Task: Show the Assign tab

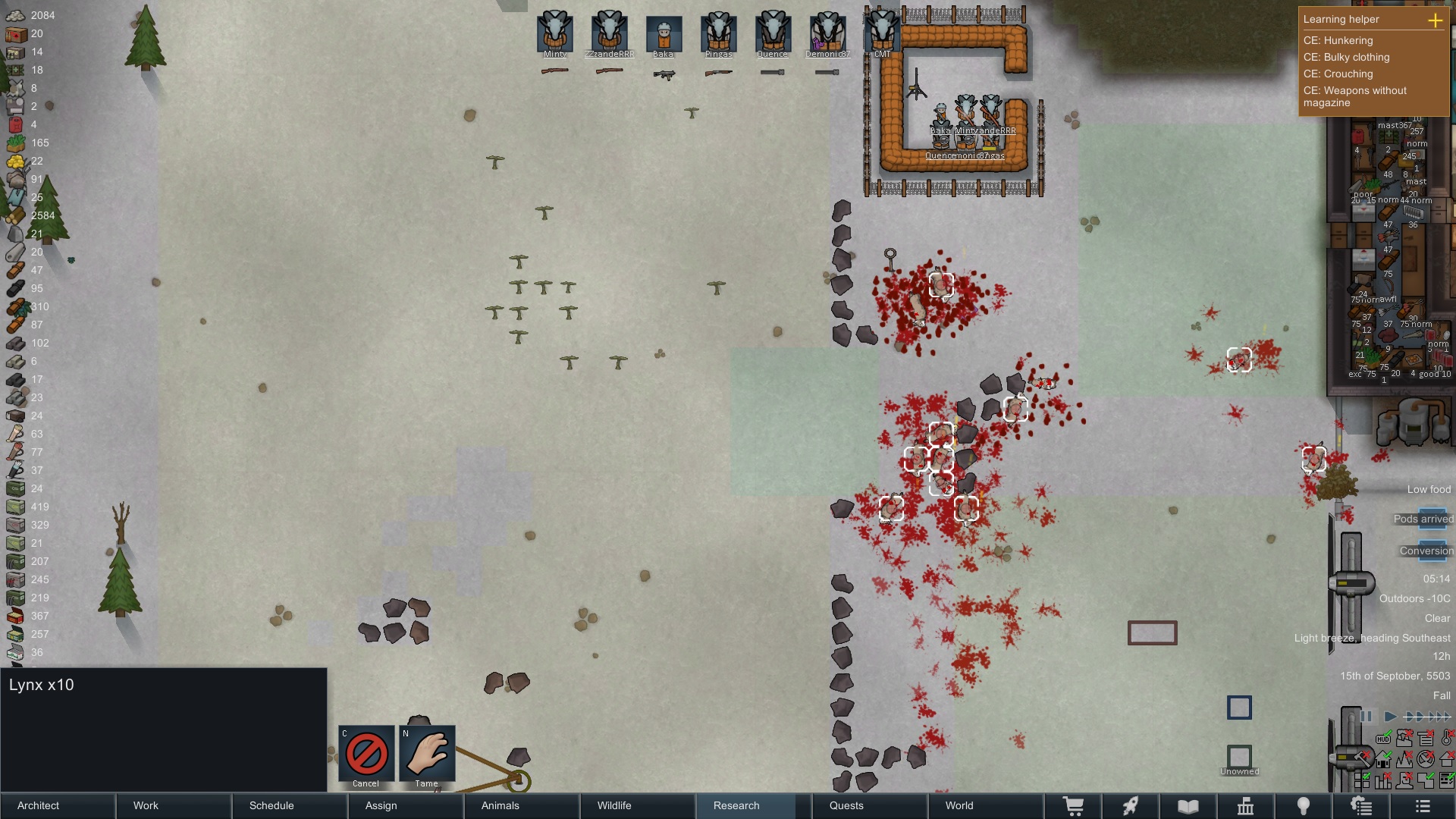Action: (x=406, y=805)
